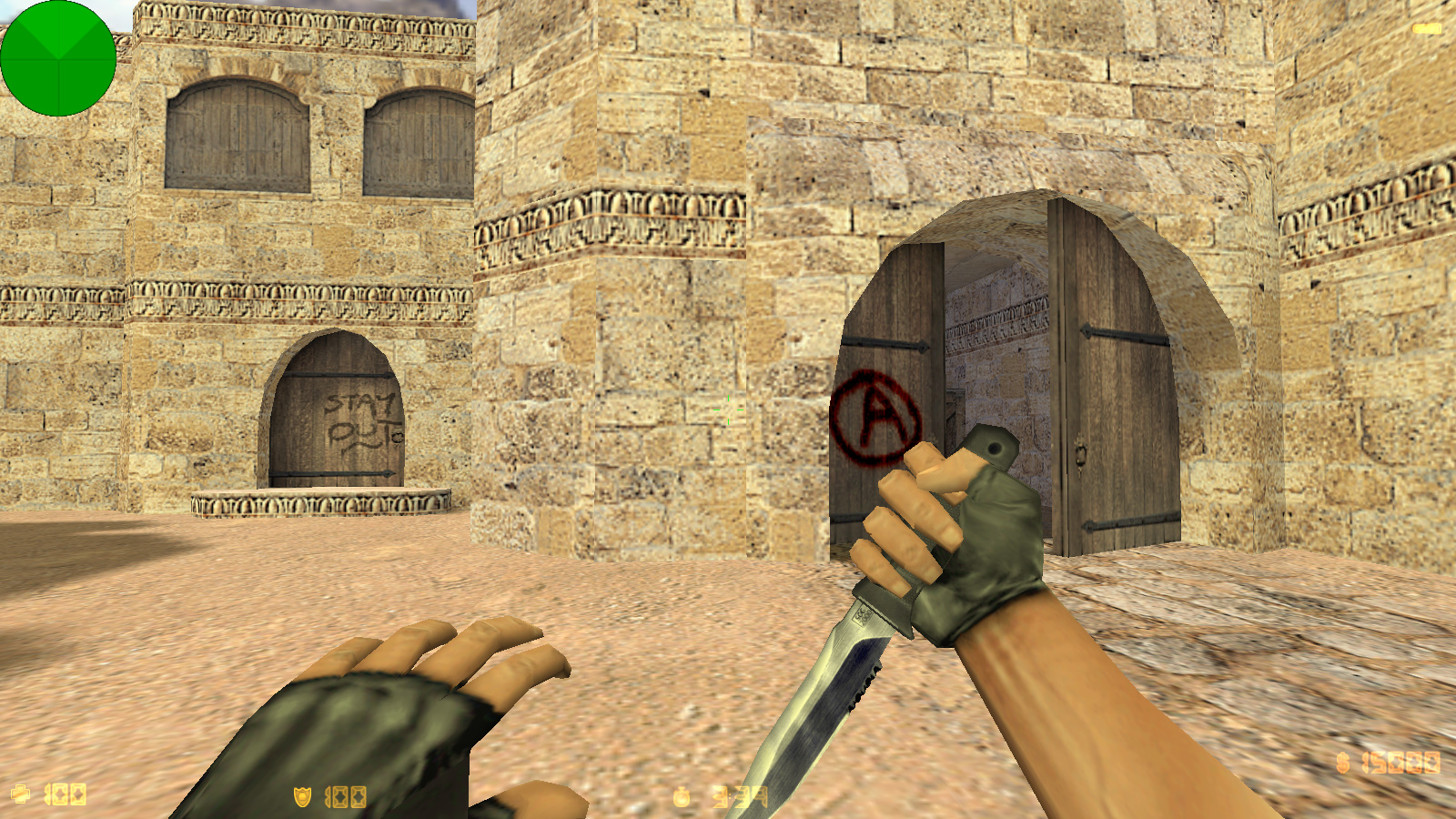Click the crosshair in the screen center
1456x819 pixels.
pyautogui.click(x=728, y=409)
